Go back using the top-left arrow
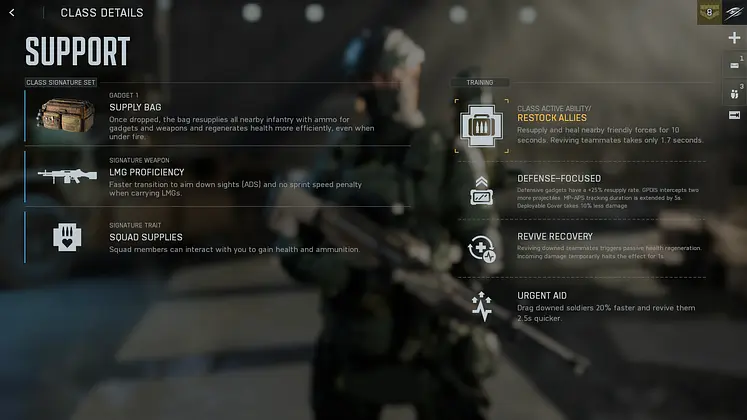The width and height of the screenshot is (747, 420). click(12, 13)
